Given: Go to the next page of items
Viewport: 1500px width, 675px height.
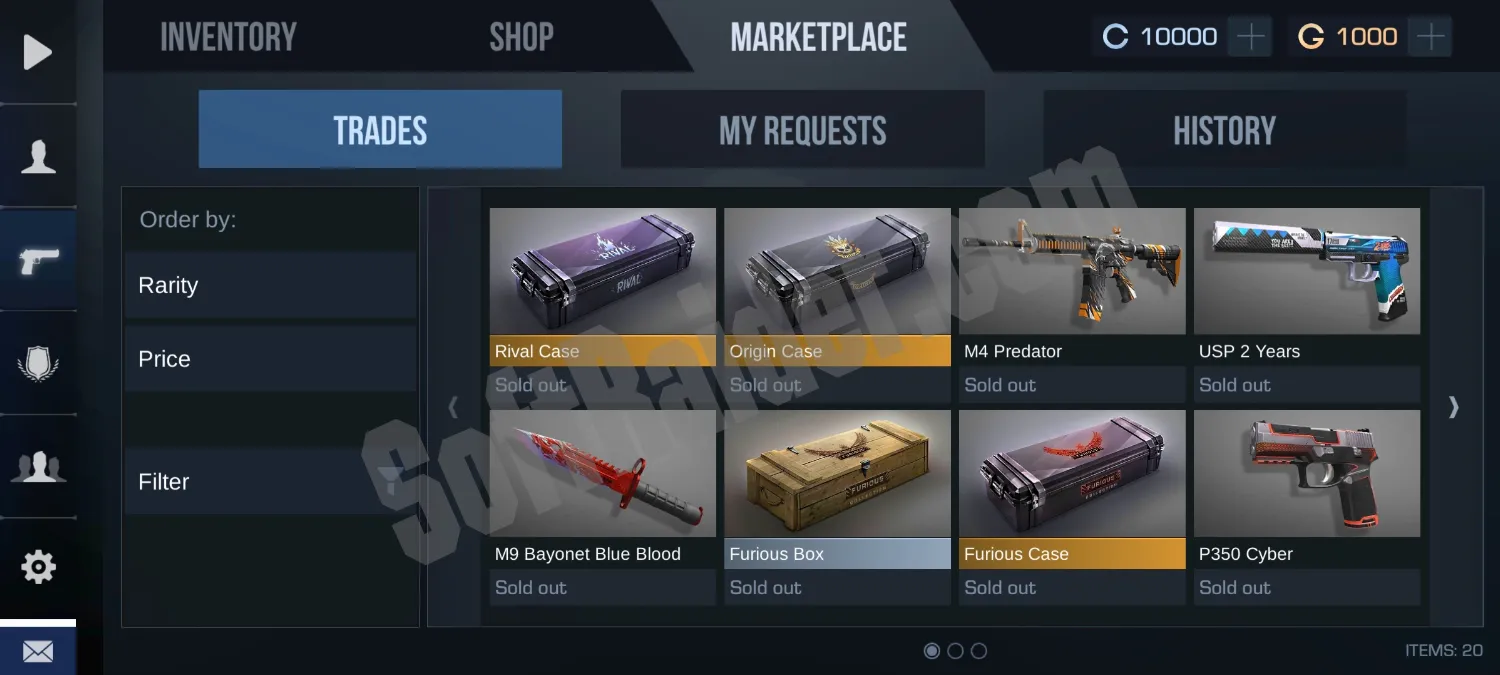Looking at the screenshot, I should point(1454,407).
